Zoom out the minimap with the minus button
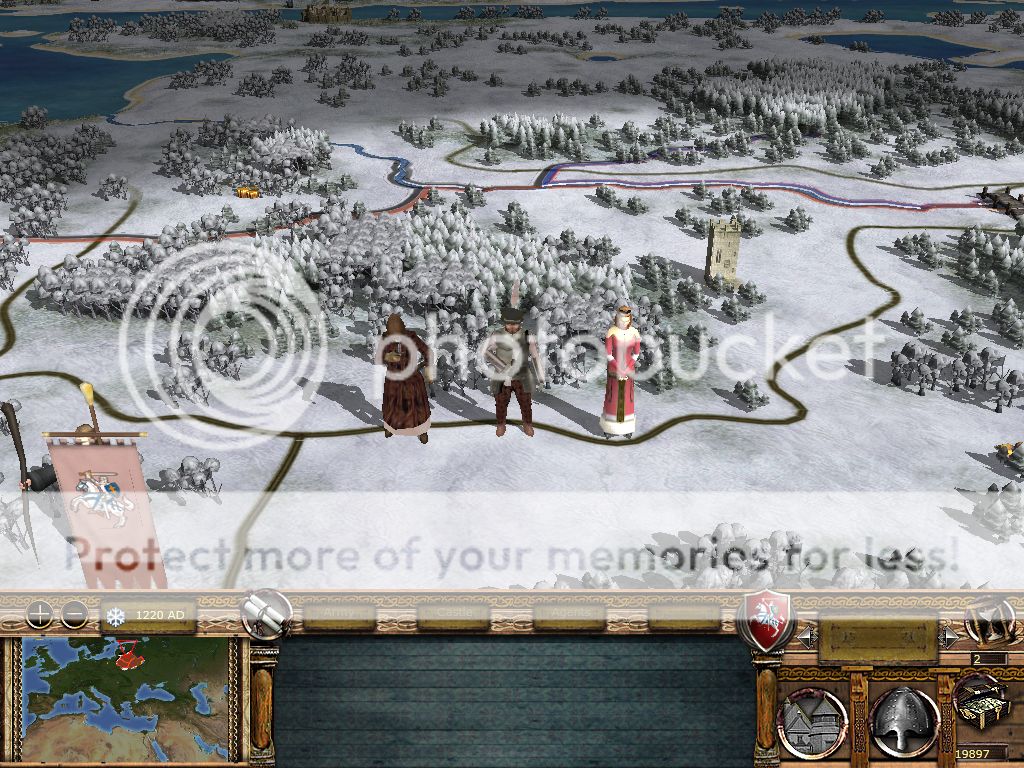This screenshot has height=768, width=1024. point(74,615)
